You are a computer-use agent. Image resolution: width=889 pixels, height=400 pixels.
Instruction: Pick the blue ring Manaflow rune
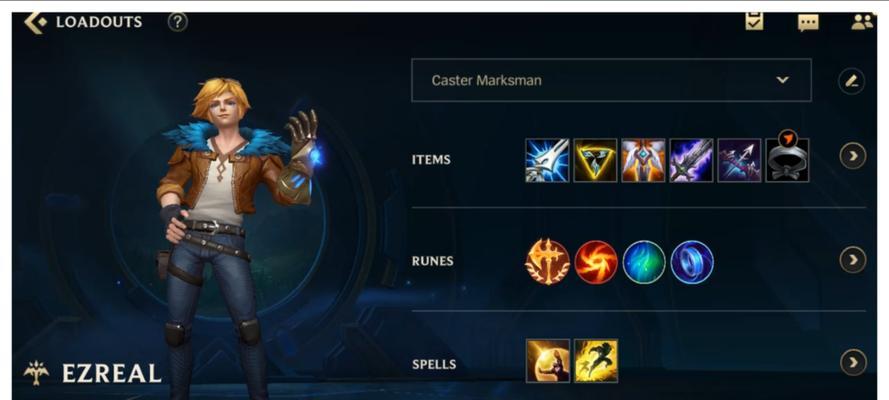(x=692, y=262)
